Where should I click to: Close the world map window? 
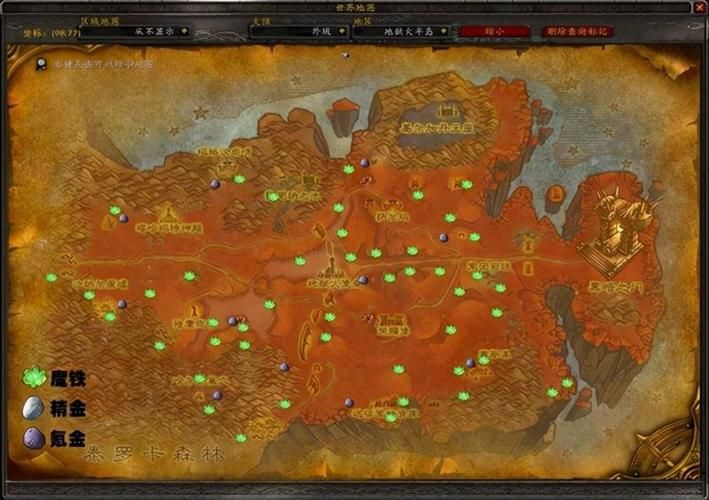point(699,7)
